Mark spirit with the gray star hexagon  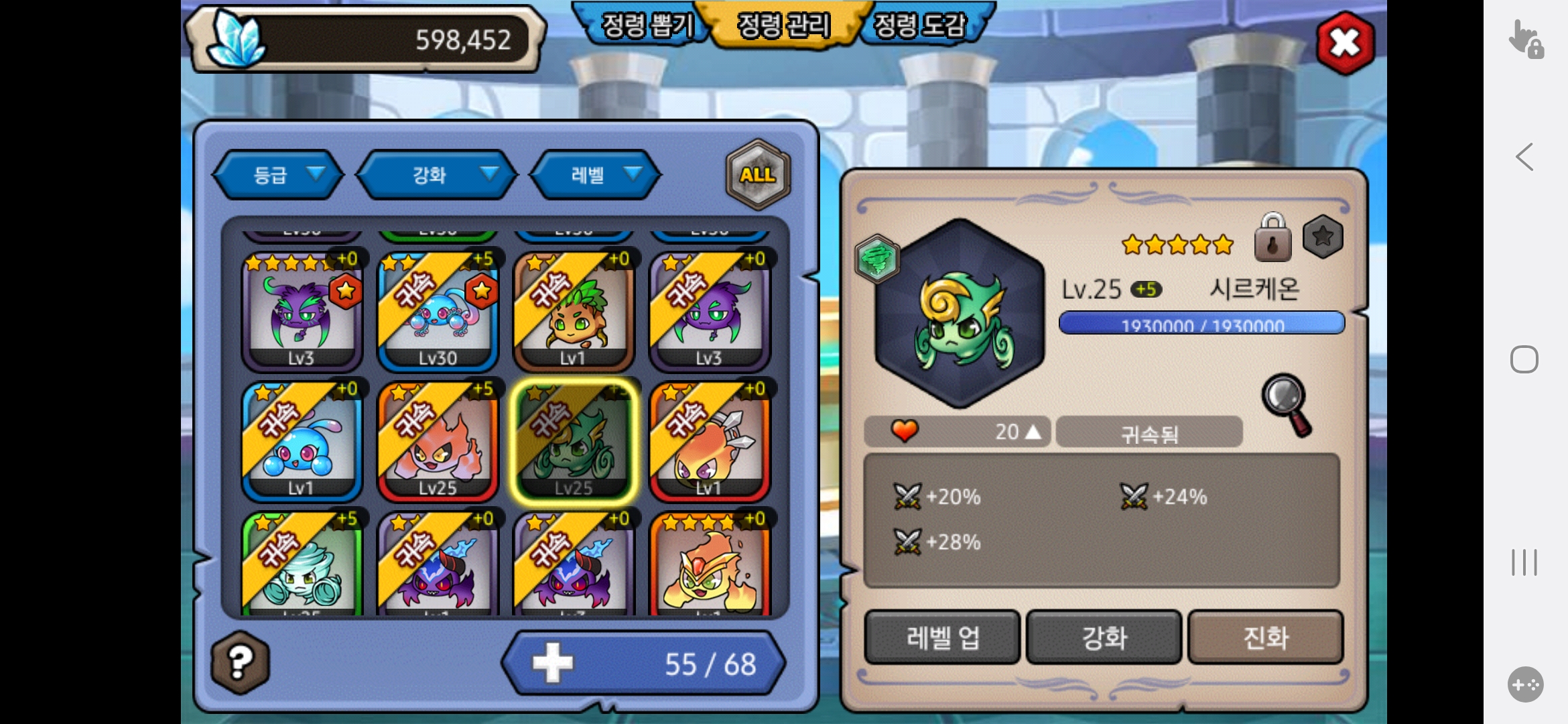pyautogui.click(x=1323, y=237)
